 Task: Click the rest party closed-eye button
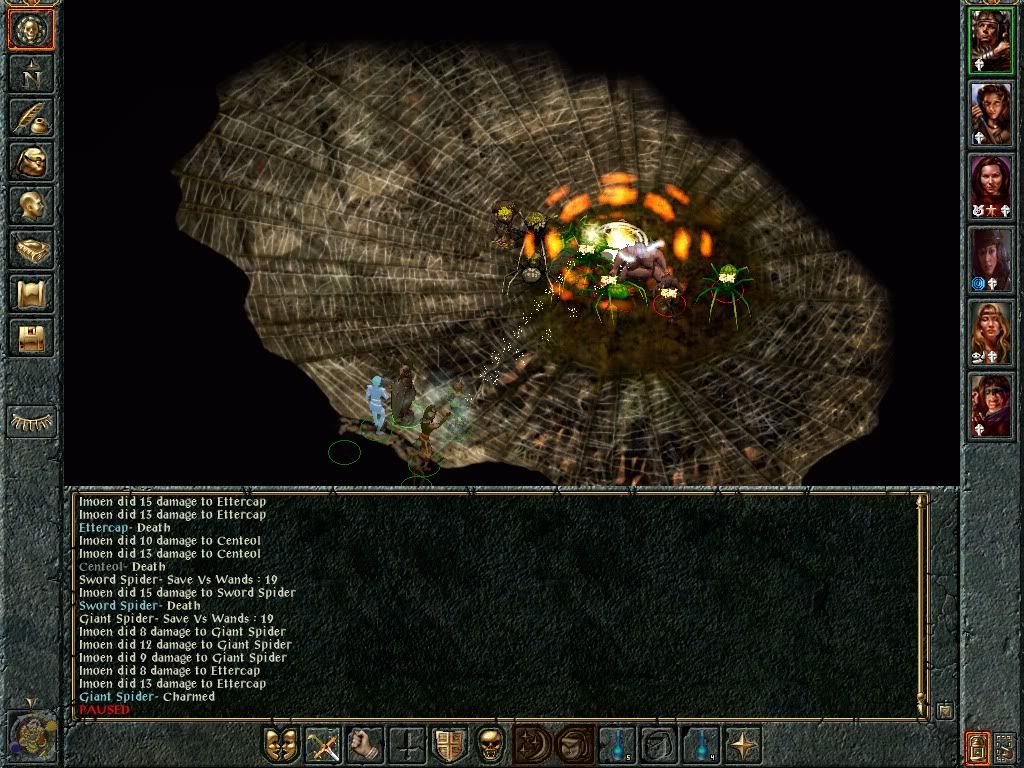tap(31, 422)
